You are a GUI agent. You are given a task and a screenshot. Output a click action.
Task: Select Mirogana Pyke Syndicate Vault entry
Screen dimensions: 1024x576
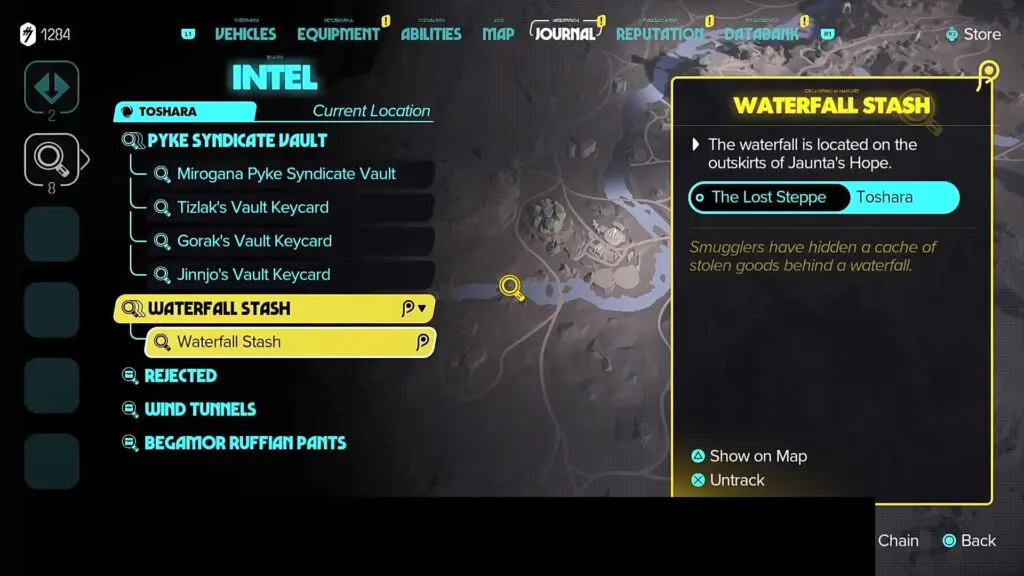point(286,174)
